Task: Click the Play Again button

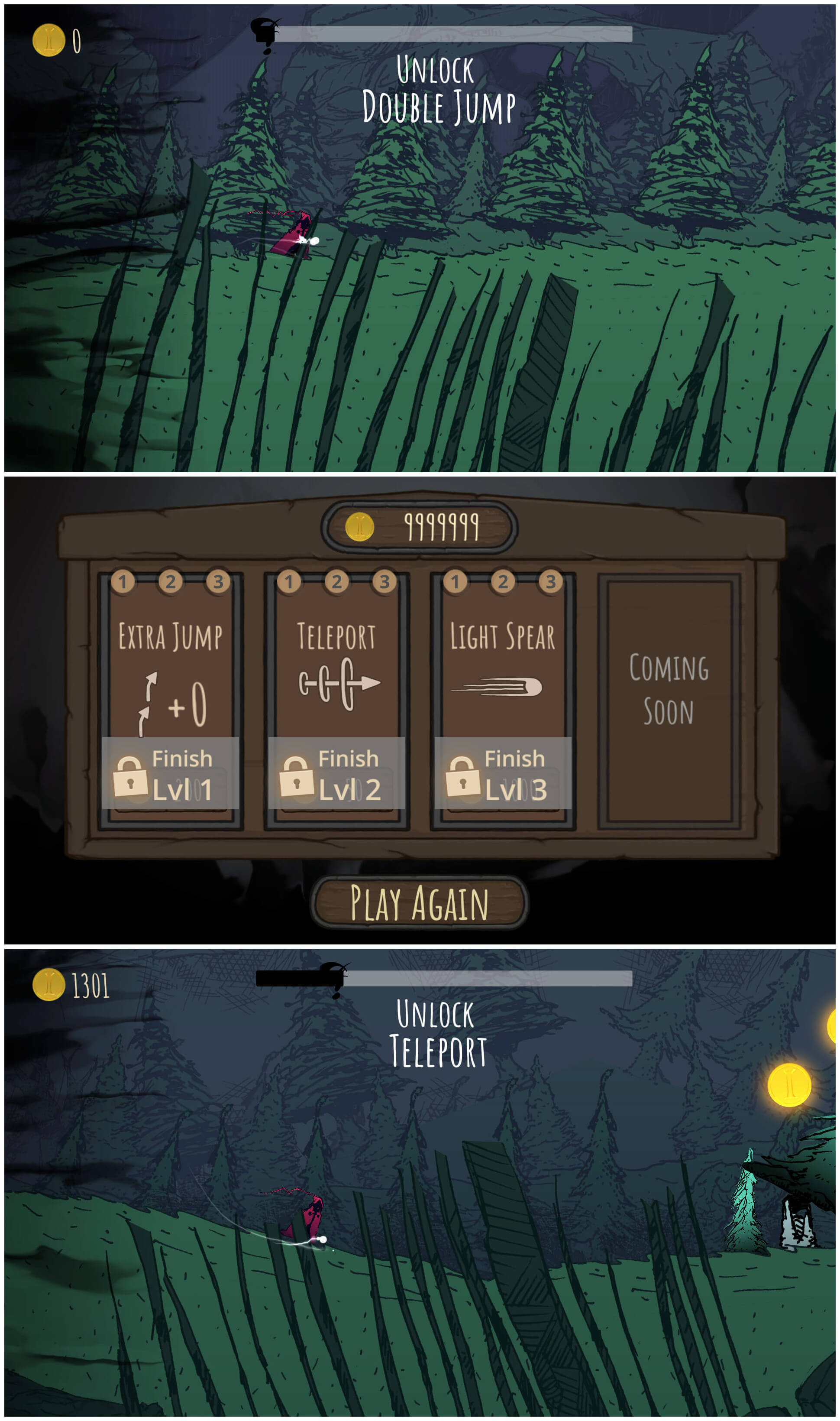Action: tap(420, 903)
